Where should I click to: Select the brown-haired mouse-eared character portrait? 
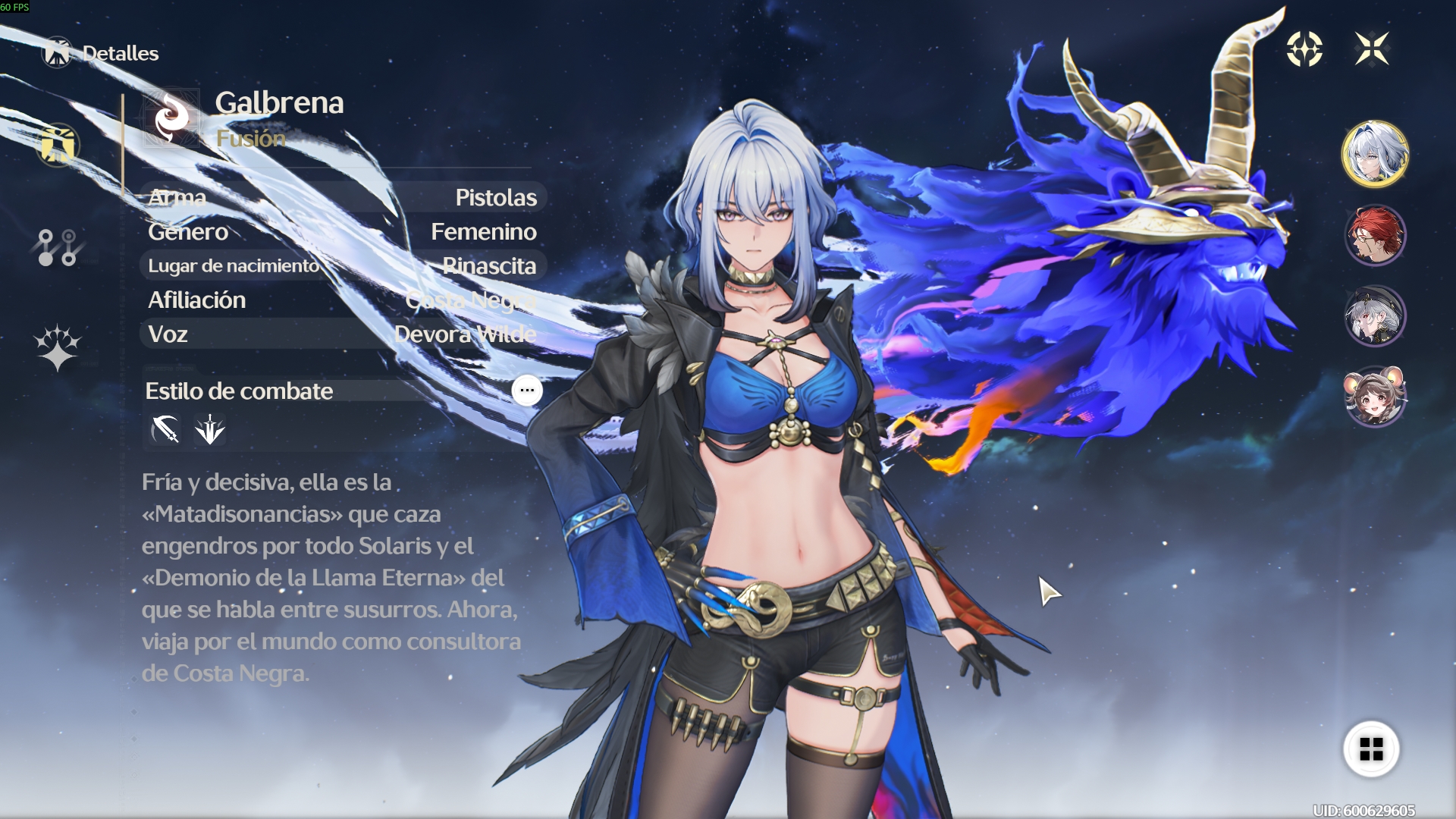click(1375, 396)
